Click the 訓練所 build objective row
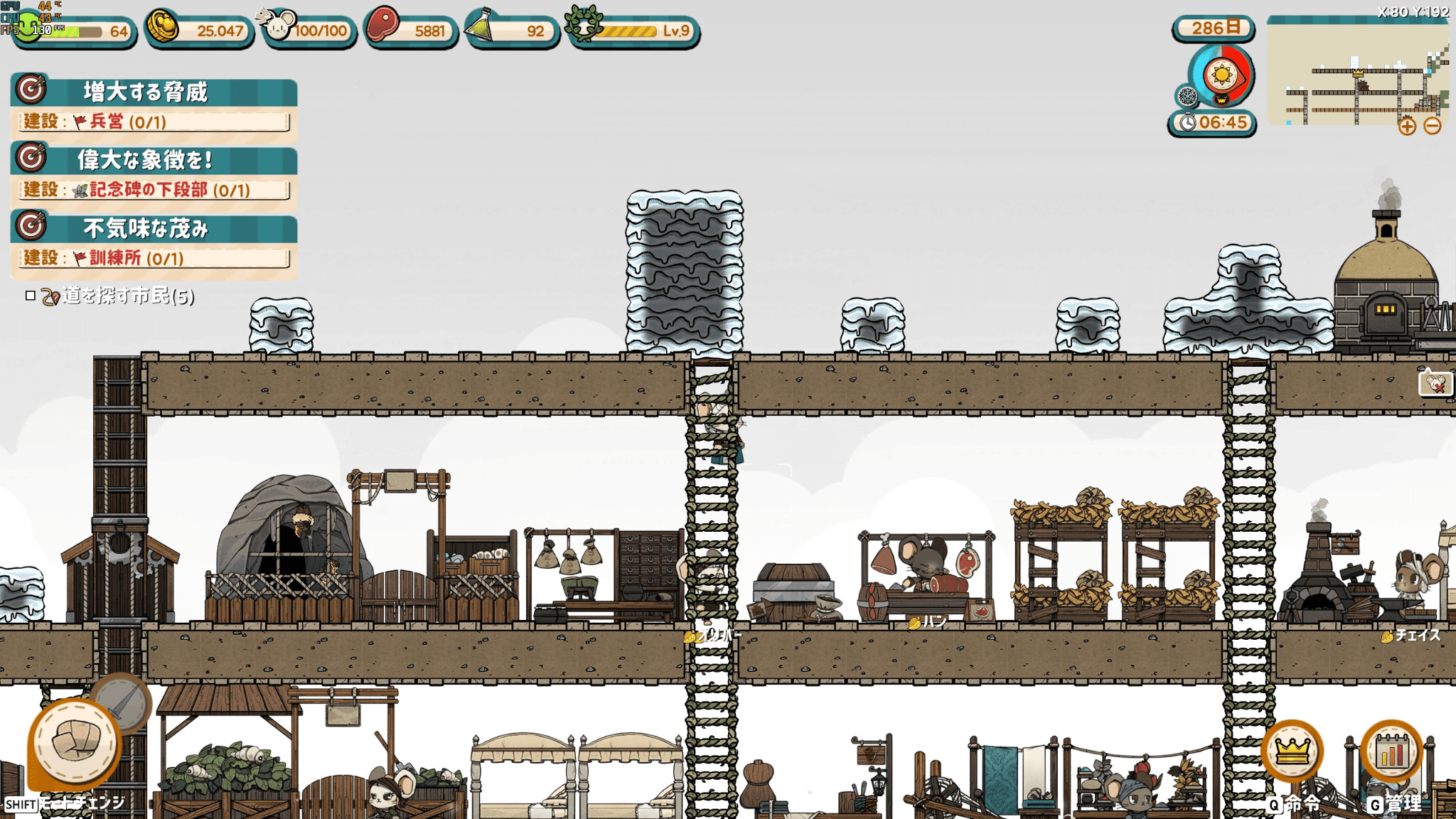Viewport: 1456px width, 819px height. pos(154,258)
